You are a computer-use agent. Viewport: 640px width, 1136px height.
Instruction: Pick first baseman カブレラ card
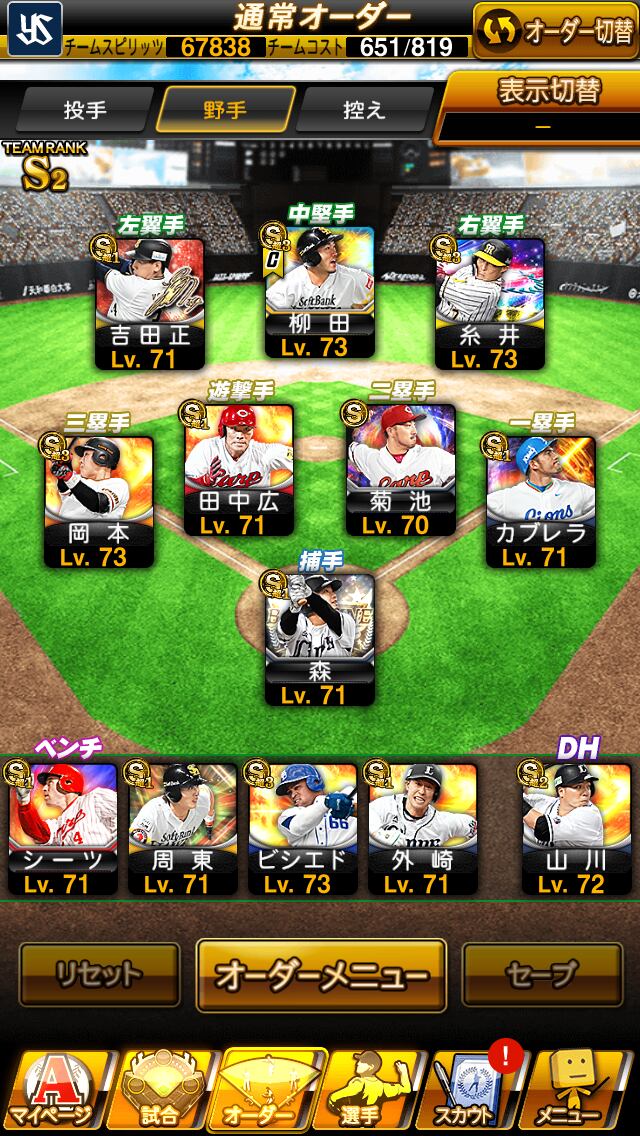(540, 502)
